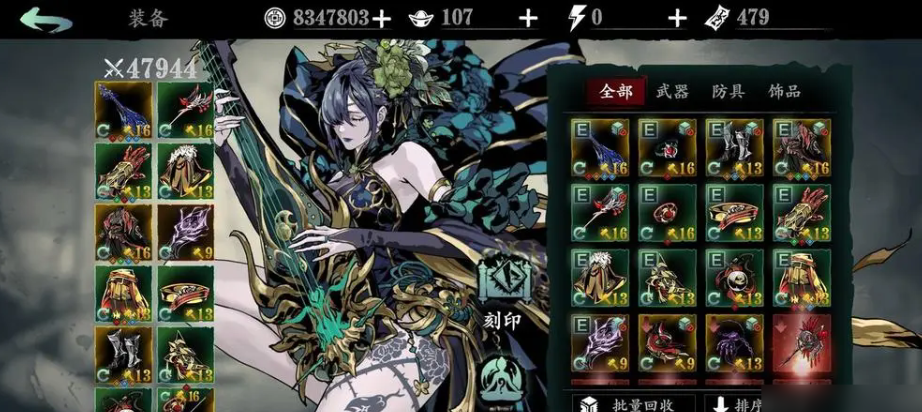Go back using the arrow button
This screenshot has height=412, width=922.
(46, 18)
